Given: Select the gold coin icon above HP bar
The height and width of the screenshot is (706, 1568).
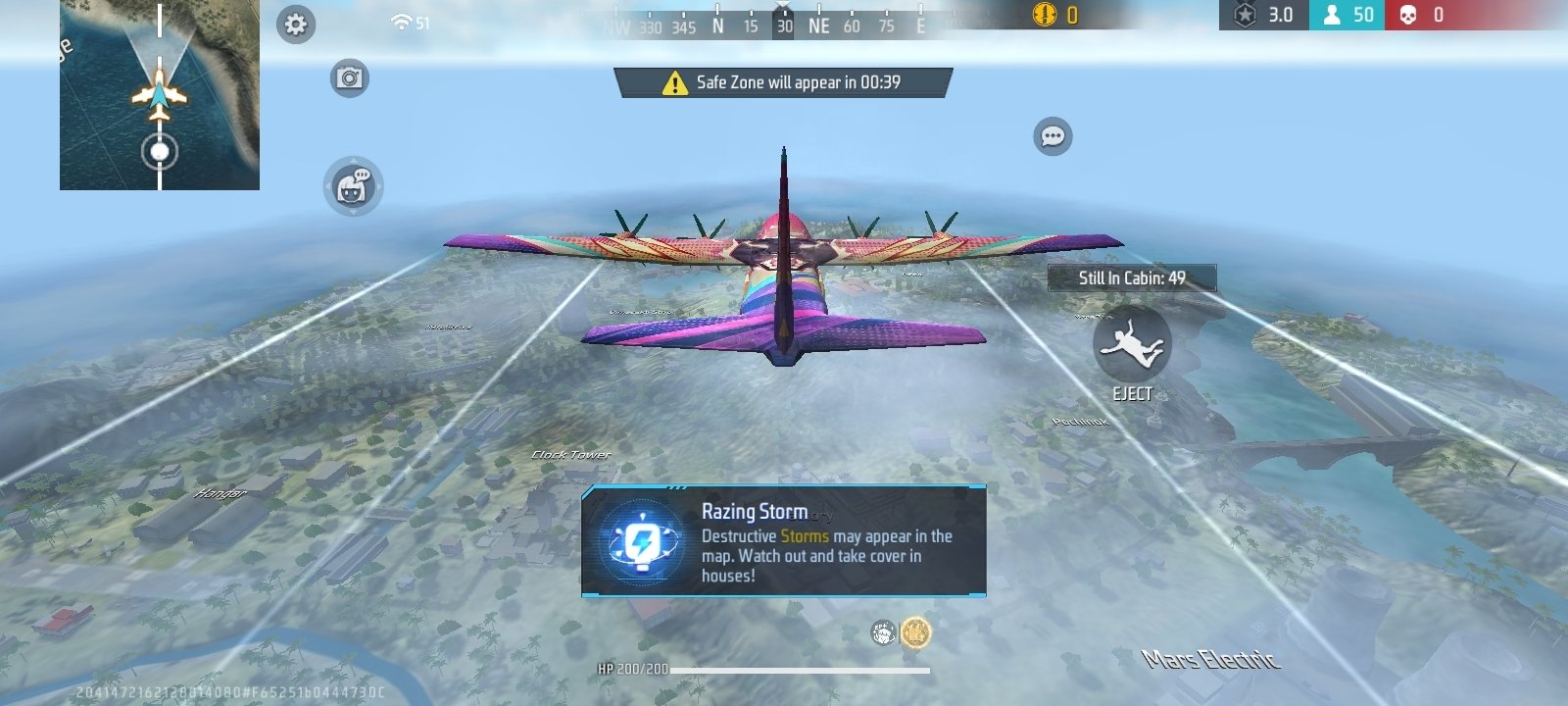Looking at the screenshot, I should (x=915, y=632).
